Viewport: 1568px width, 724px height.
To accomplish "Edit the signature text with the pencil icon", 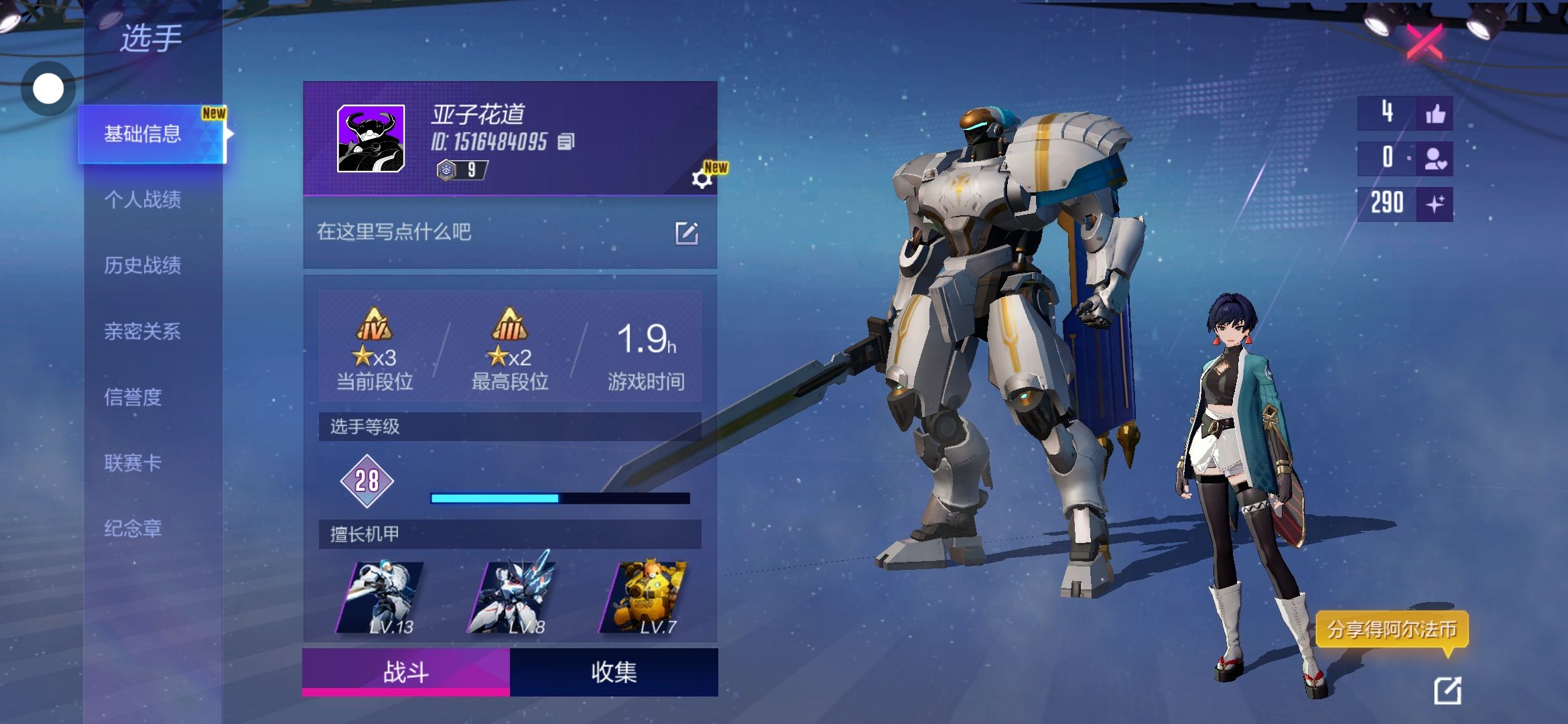I will point(687,233).
